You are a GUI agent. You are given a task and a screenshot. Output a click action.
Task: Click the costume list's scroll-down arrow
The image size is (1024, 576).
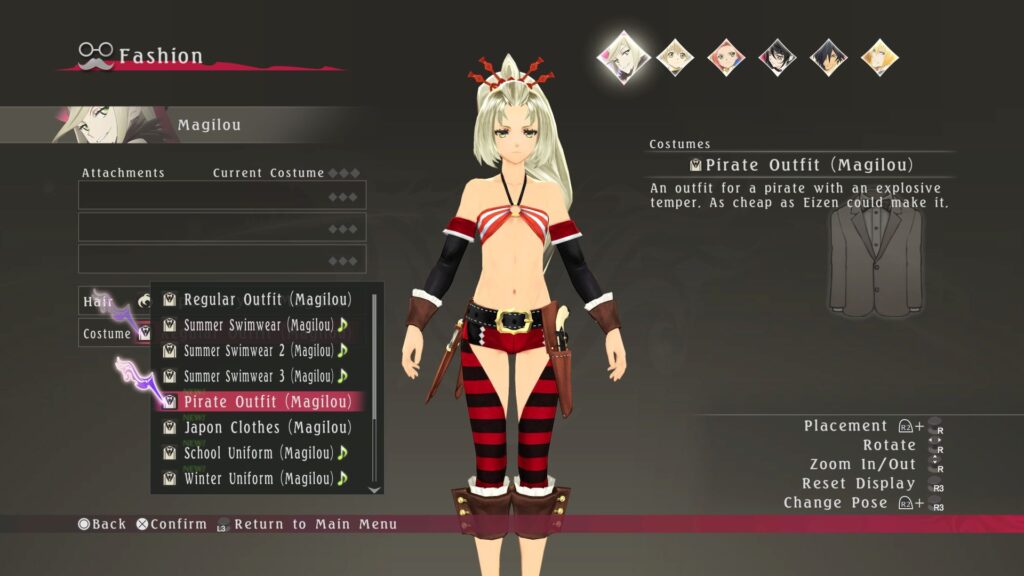(375, 489)
